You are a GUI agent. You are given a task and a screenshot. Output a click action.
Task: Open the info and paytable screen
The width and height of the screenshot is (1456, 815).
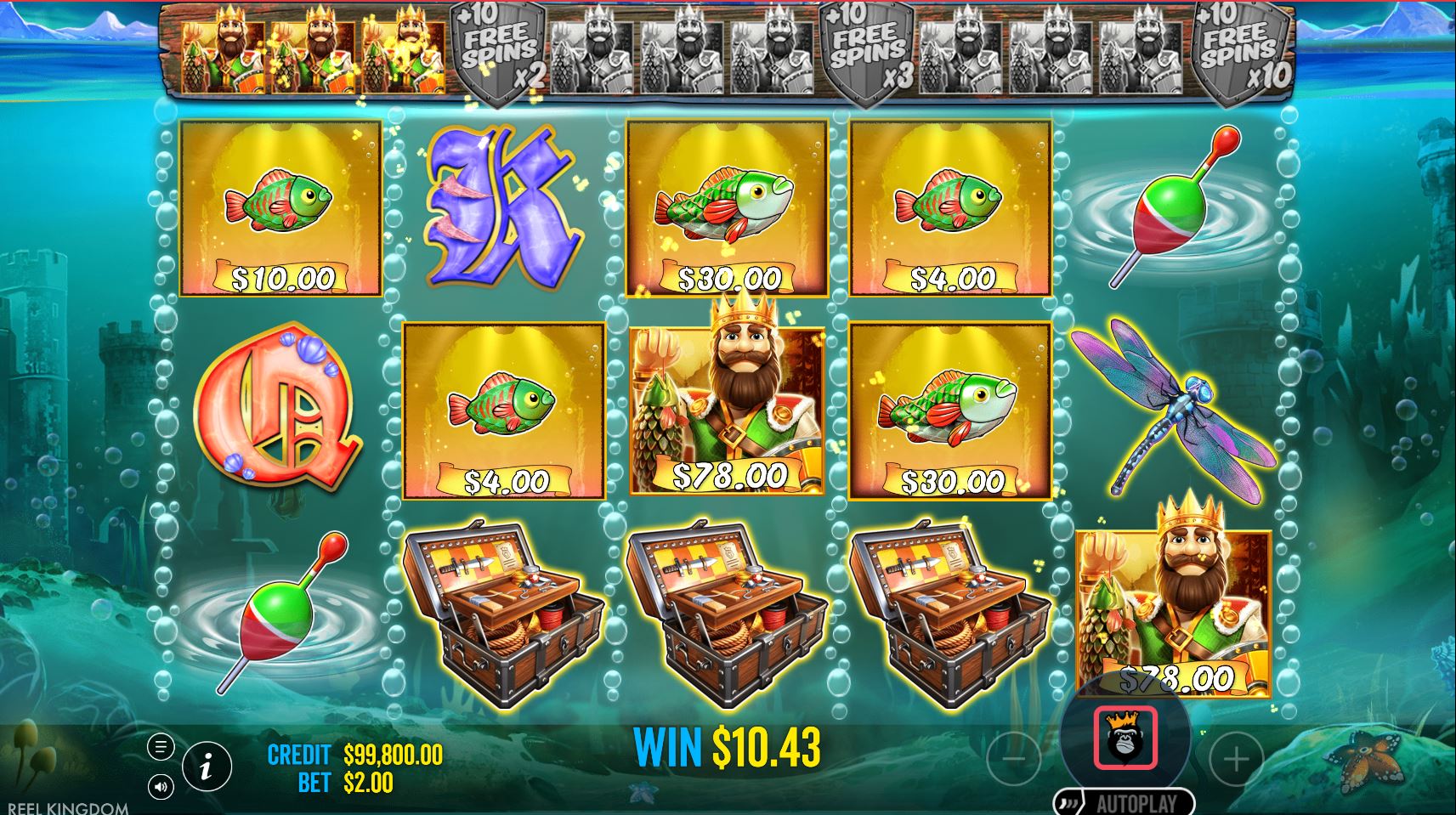[208, 765]
